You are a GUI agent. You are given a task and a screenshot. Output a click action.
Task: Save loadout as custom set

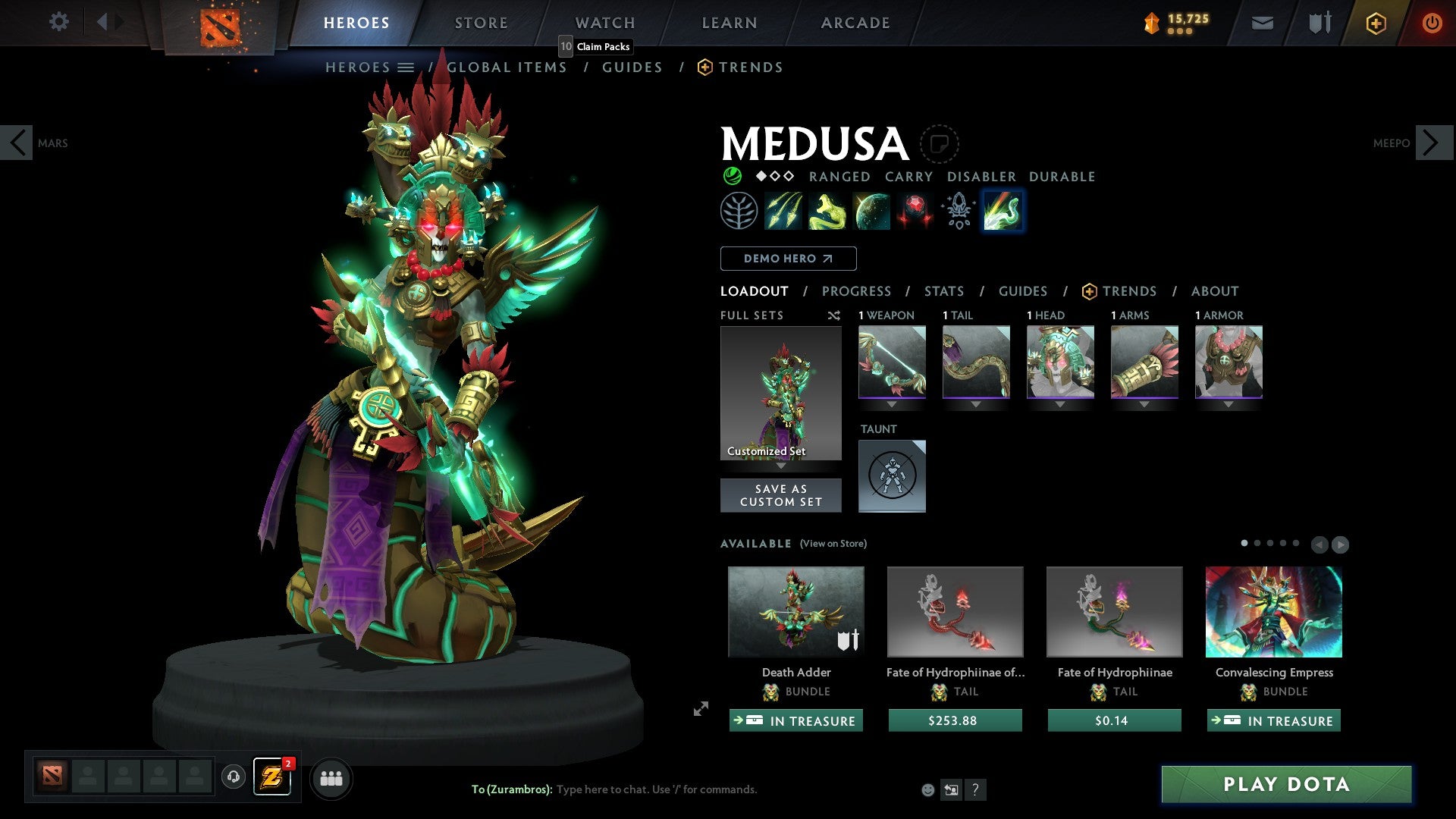780,495
